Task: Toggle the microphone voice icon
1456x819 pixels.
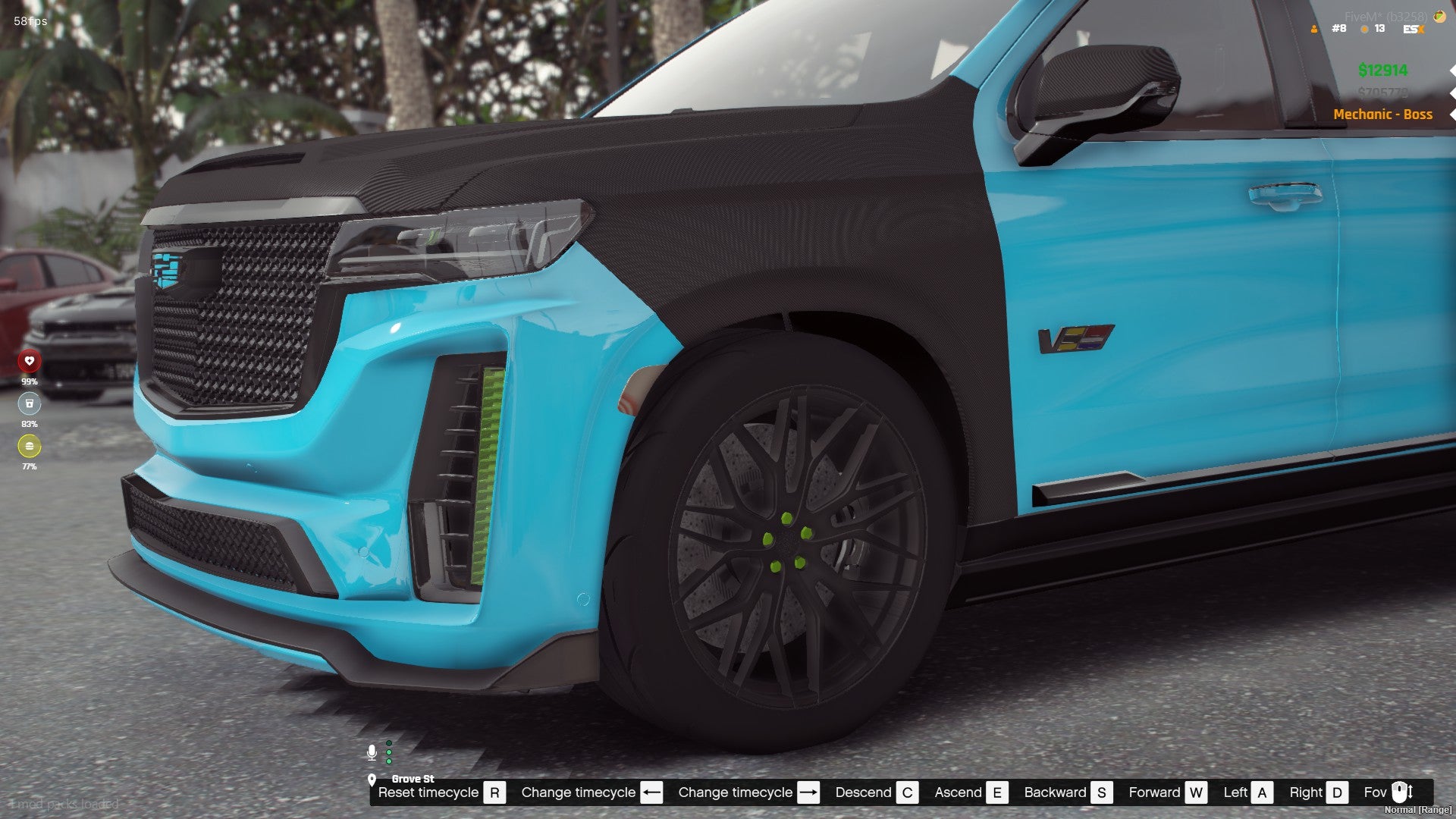Action: tap(372, 752)
